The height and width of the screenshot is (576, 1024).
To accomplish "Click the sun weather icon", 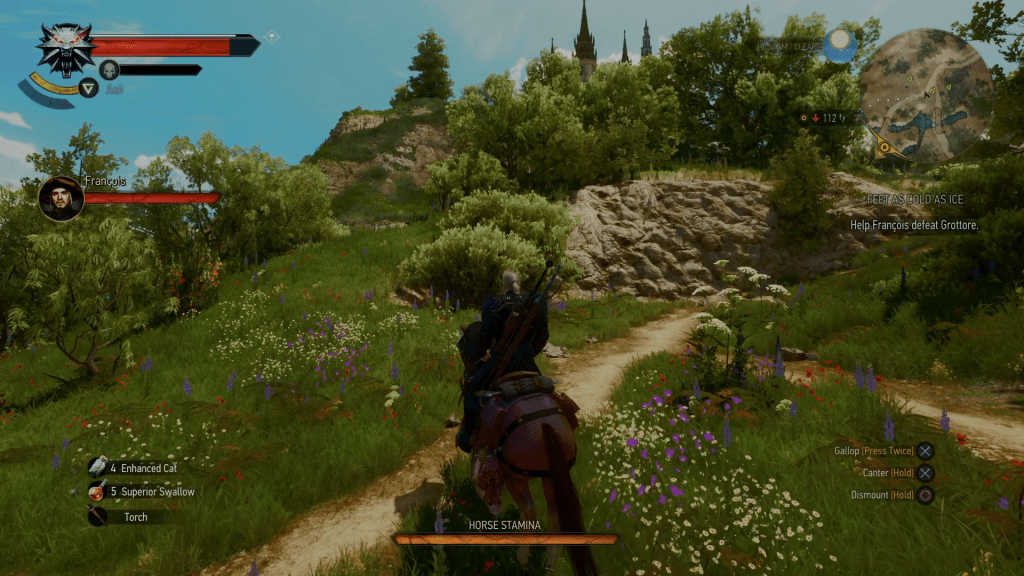I will tap(840, 45).
